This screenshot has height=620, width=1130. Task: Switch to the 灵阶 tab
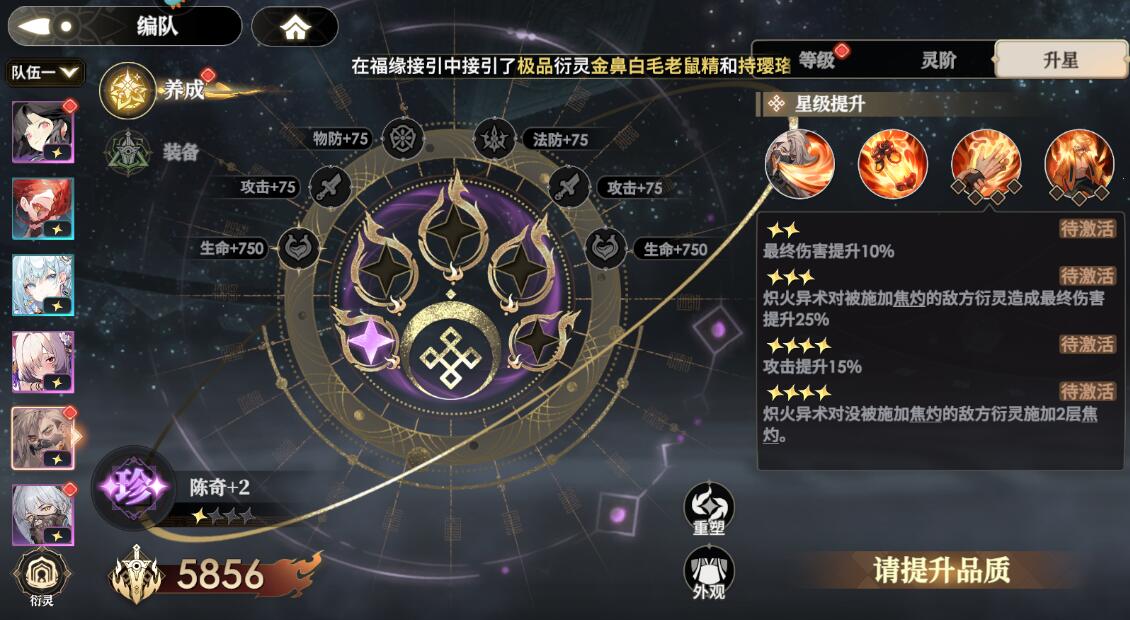pyautogui.click(x=938, y=60)
